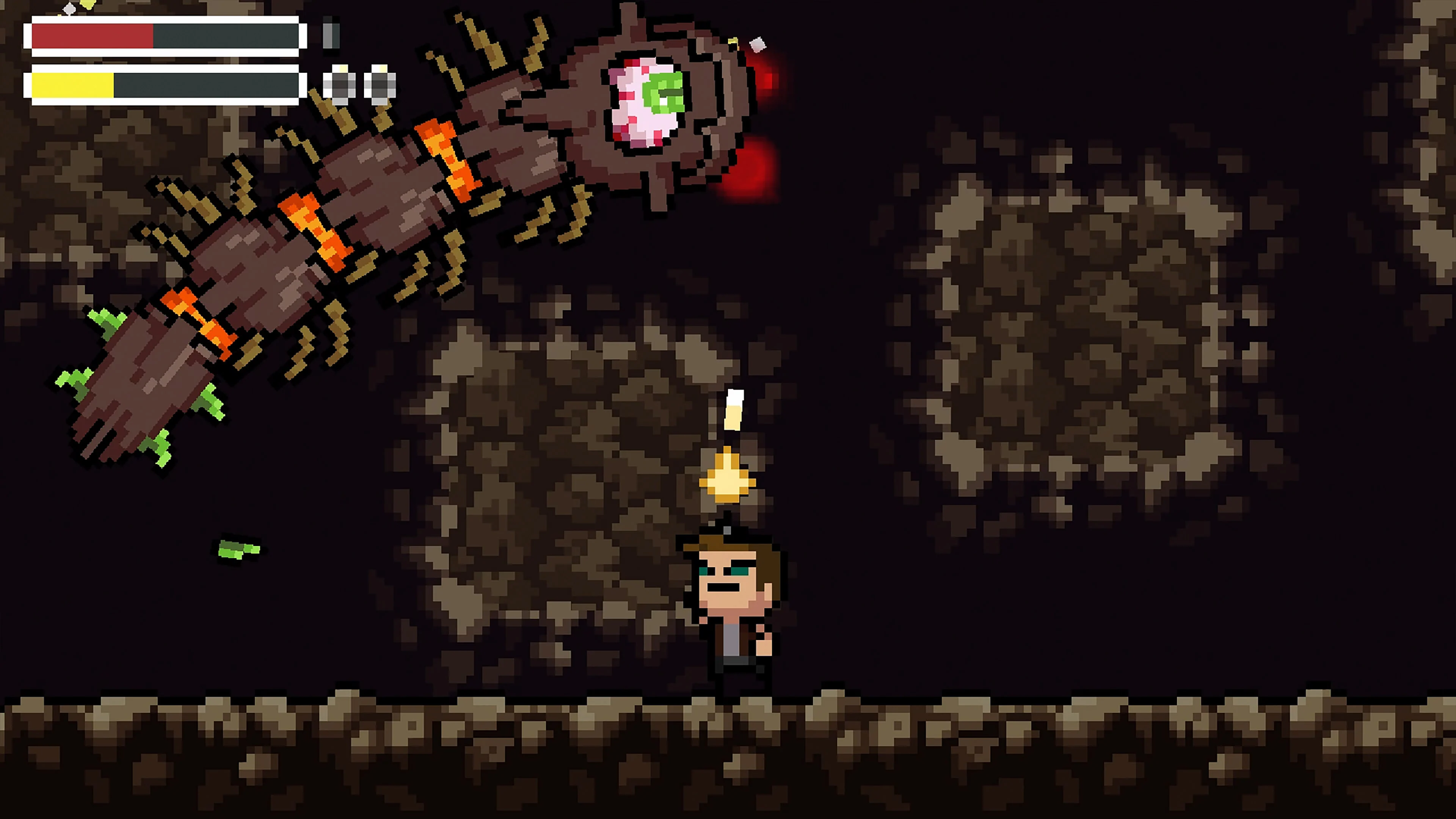Select the left white flash charge icon
The height and width of the screenshot is (819, 1456).
pos(340,85)
